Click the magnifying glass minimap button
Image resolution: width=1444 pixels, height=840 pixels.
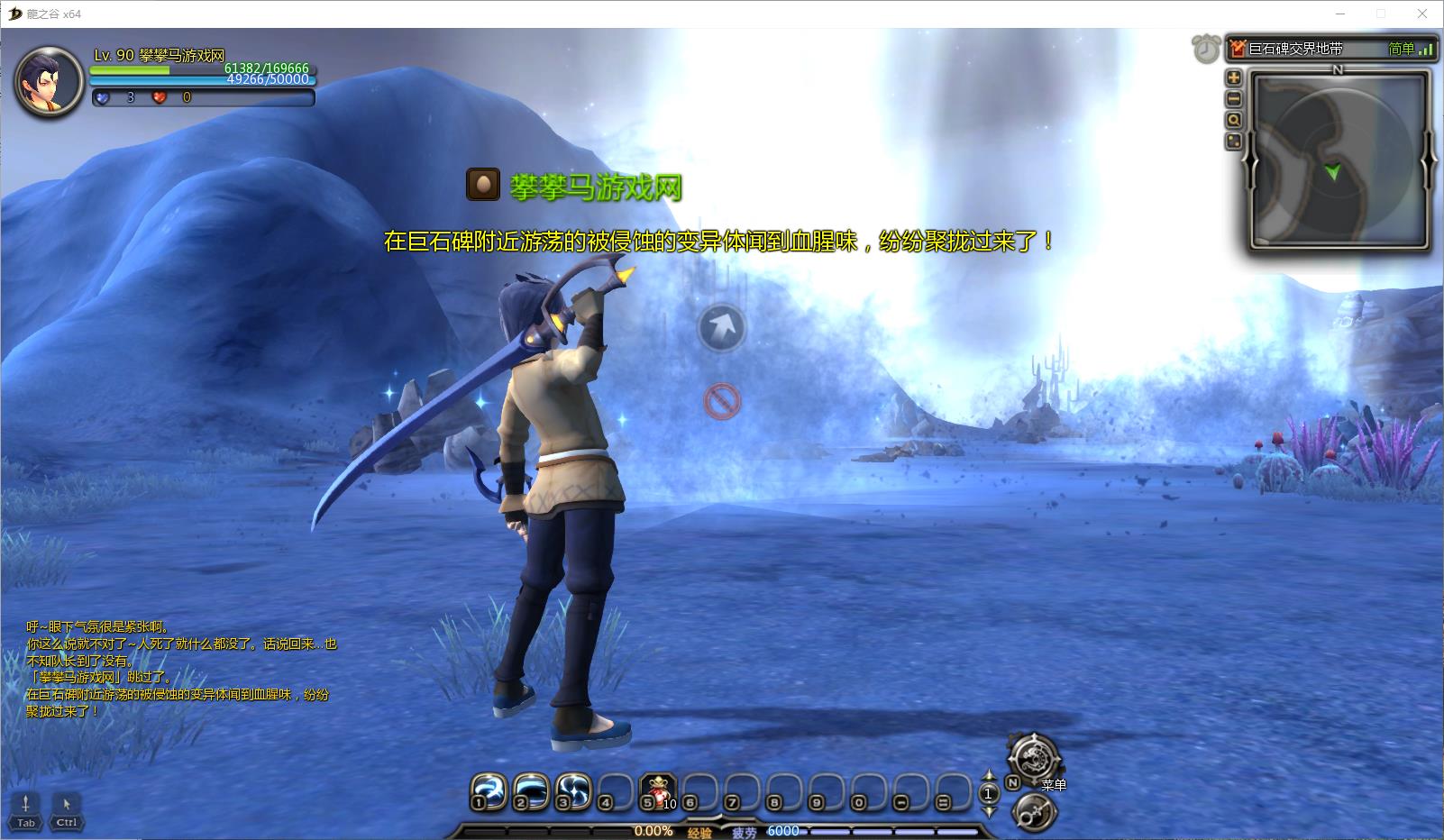coord(1234,120)
